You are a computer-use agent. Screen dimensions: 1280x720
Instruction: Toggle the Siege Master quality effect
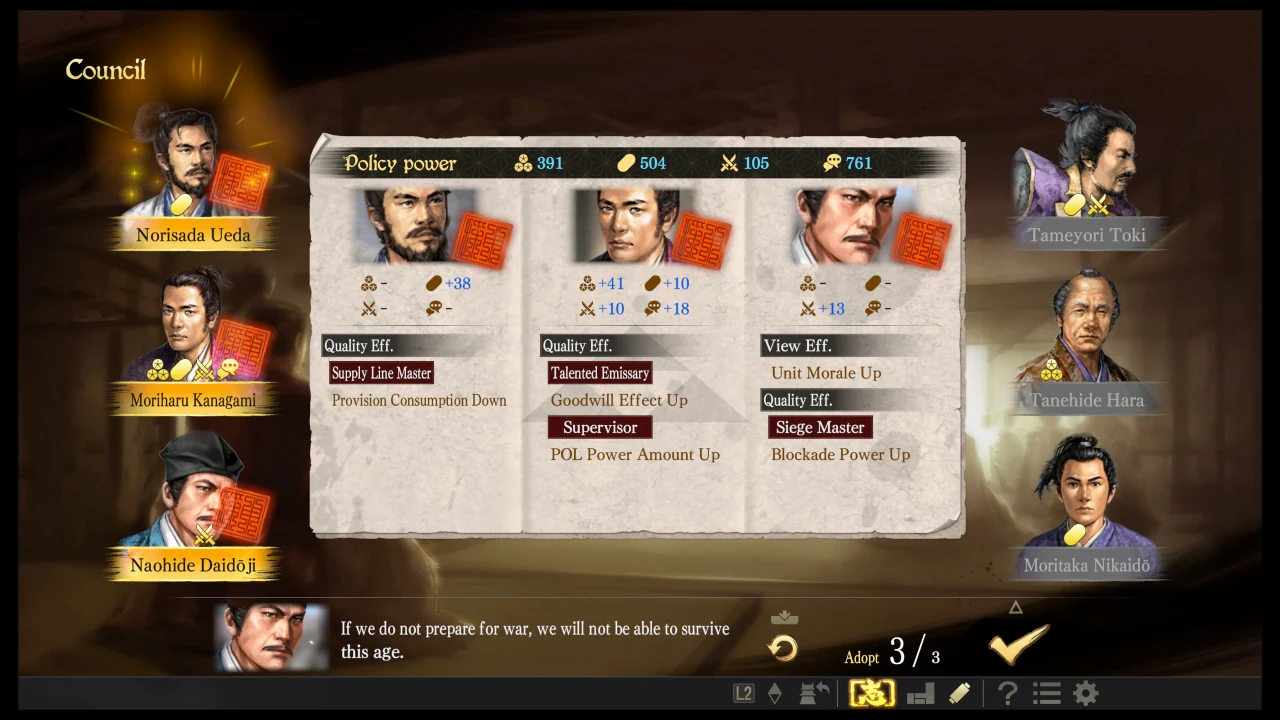pyautogui.click(x=820, y=427)
